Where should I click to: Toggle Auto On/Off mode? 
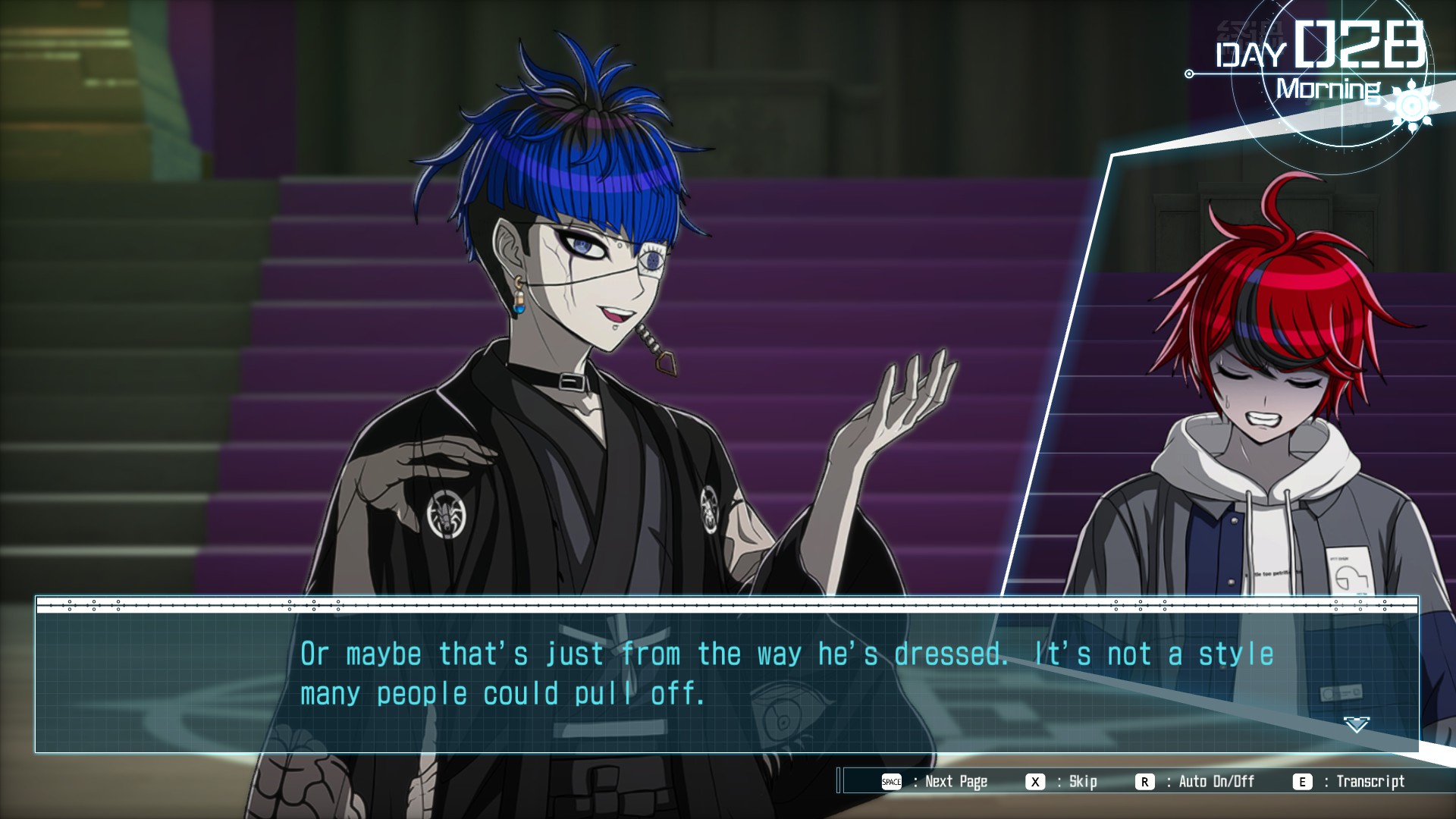coord(1196,782)
